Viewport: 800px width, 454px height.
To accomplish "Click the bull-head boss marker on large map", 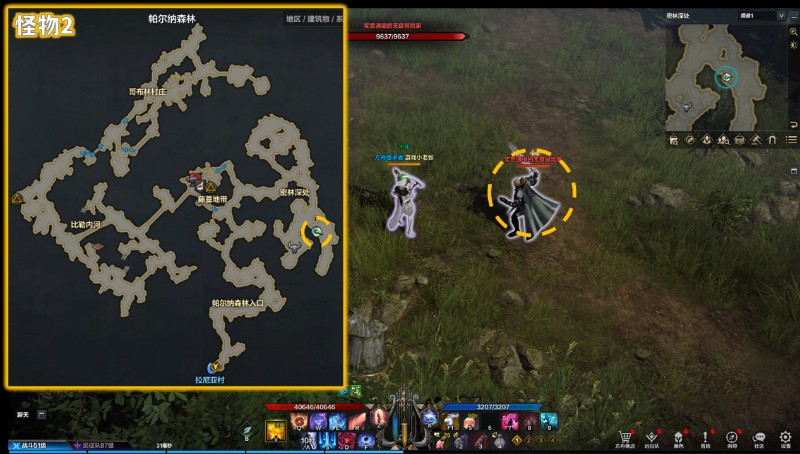I will tap(293, 243).
